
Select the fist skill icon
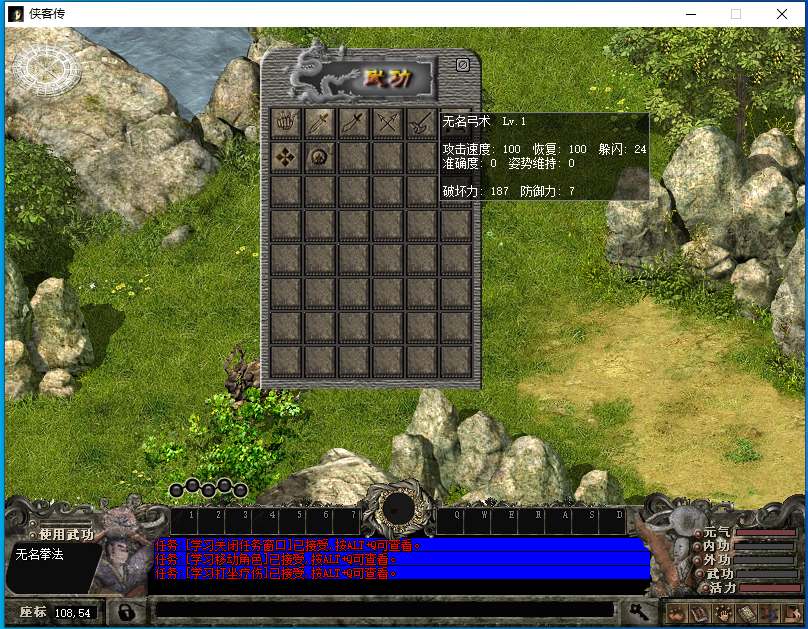click(287, 123)
